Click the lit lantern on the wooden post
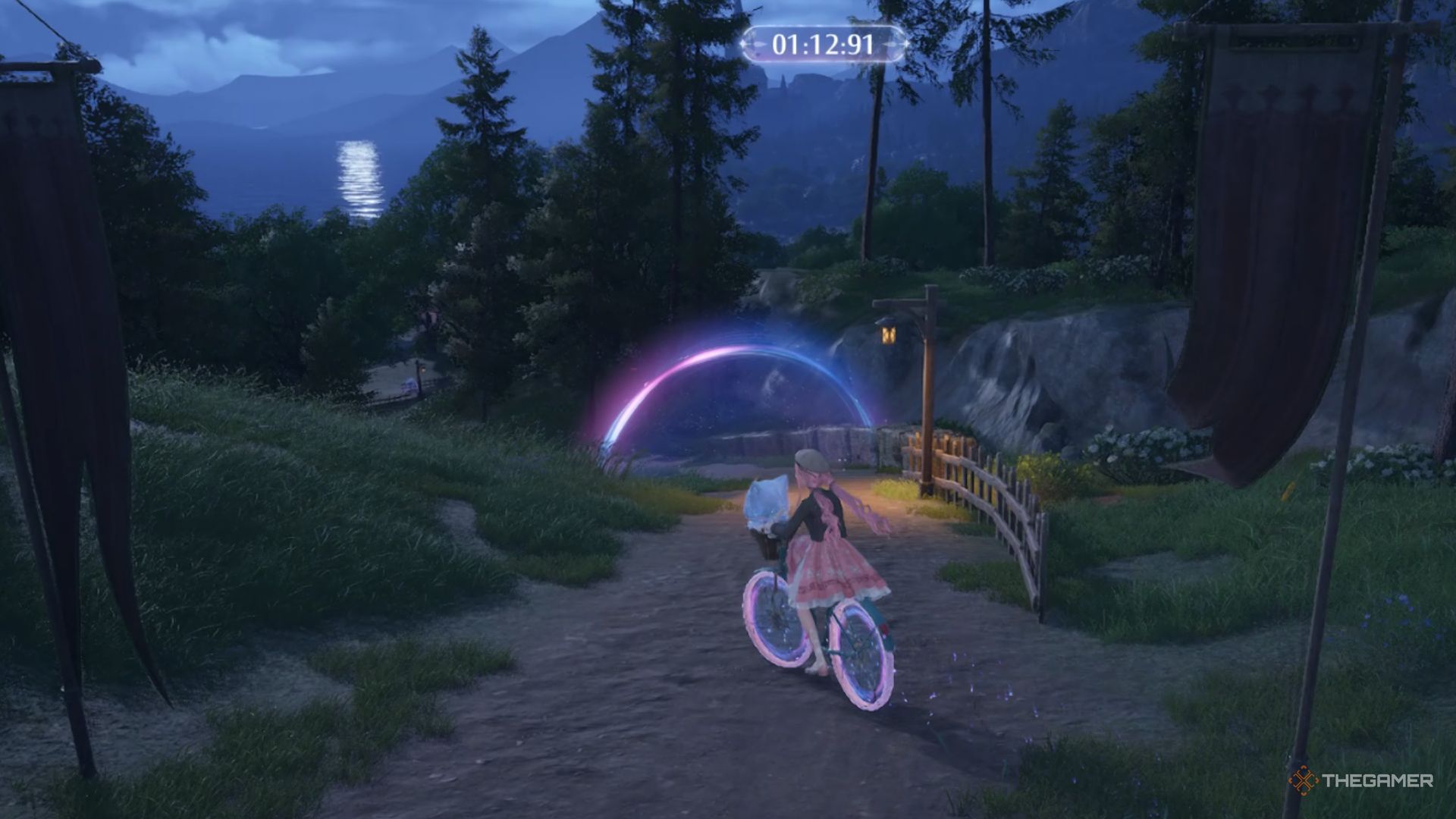1456x819 pixels. pyautogui.click(x=887, y=331)
